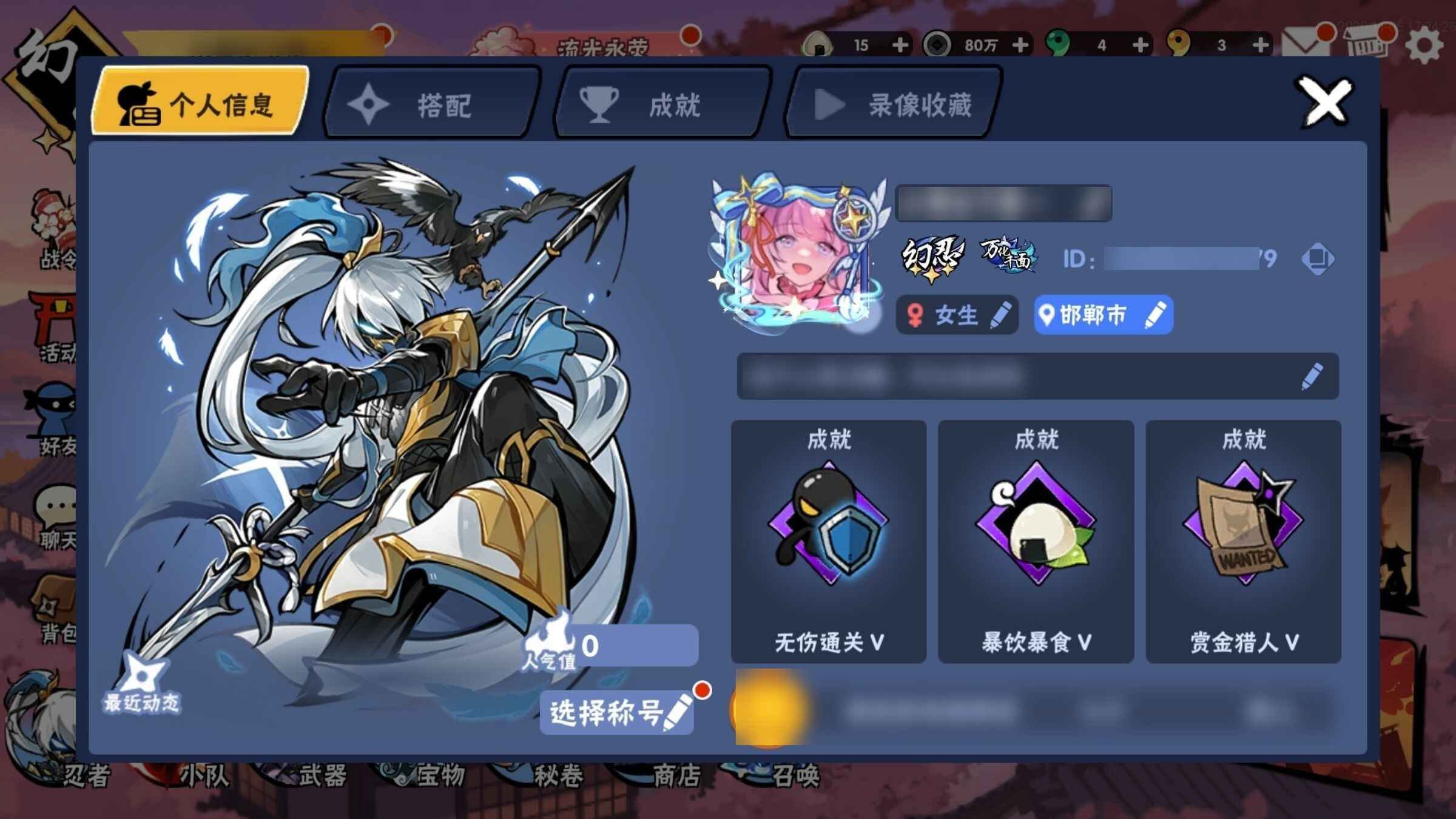
Task: Open the mail envelope inbox
Action: point(1306,44)
